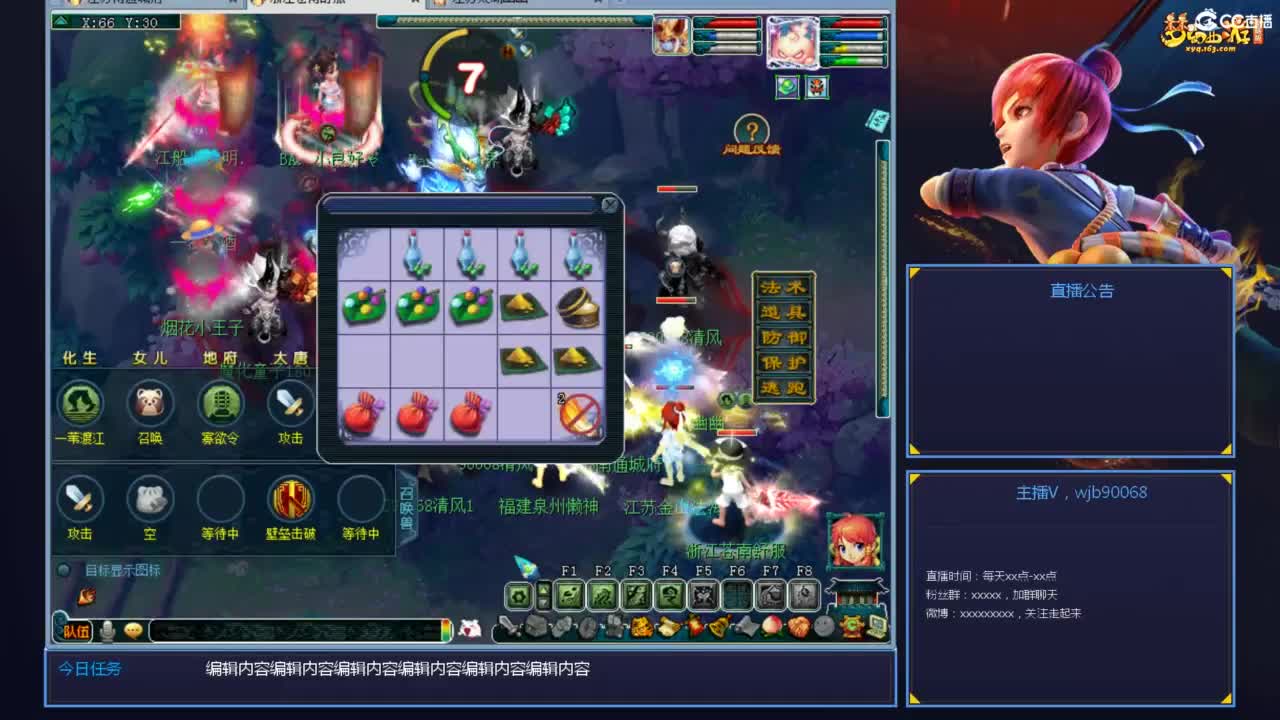Toggle the 目标显示图标 option
1280x720 pixels.
[x=65, y=568]
